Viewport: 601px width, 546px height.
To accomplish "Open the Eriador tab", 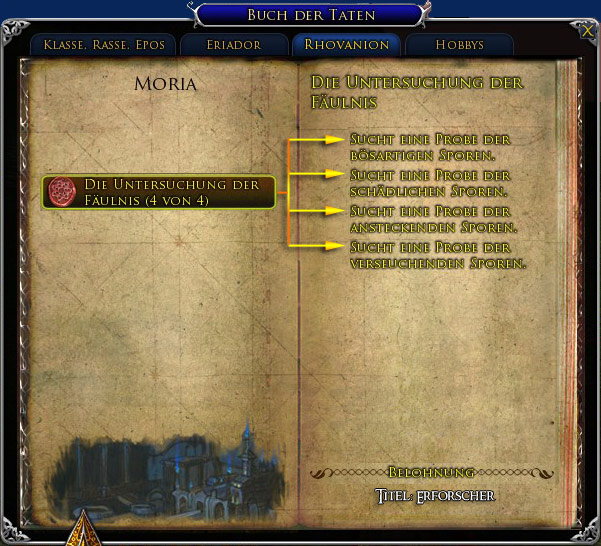I will (235, 45).
